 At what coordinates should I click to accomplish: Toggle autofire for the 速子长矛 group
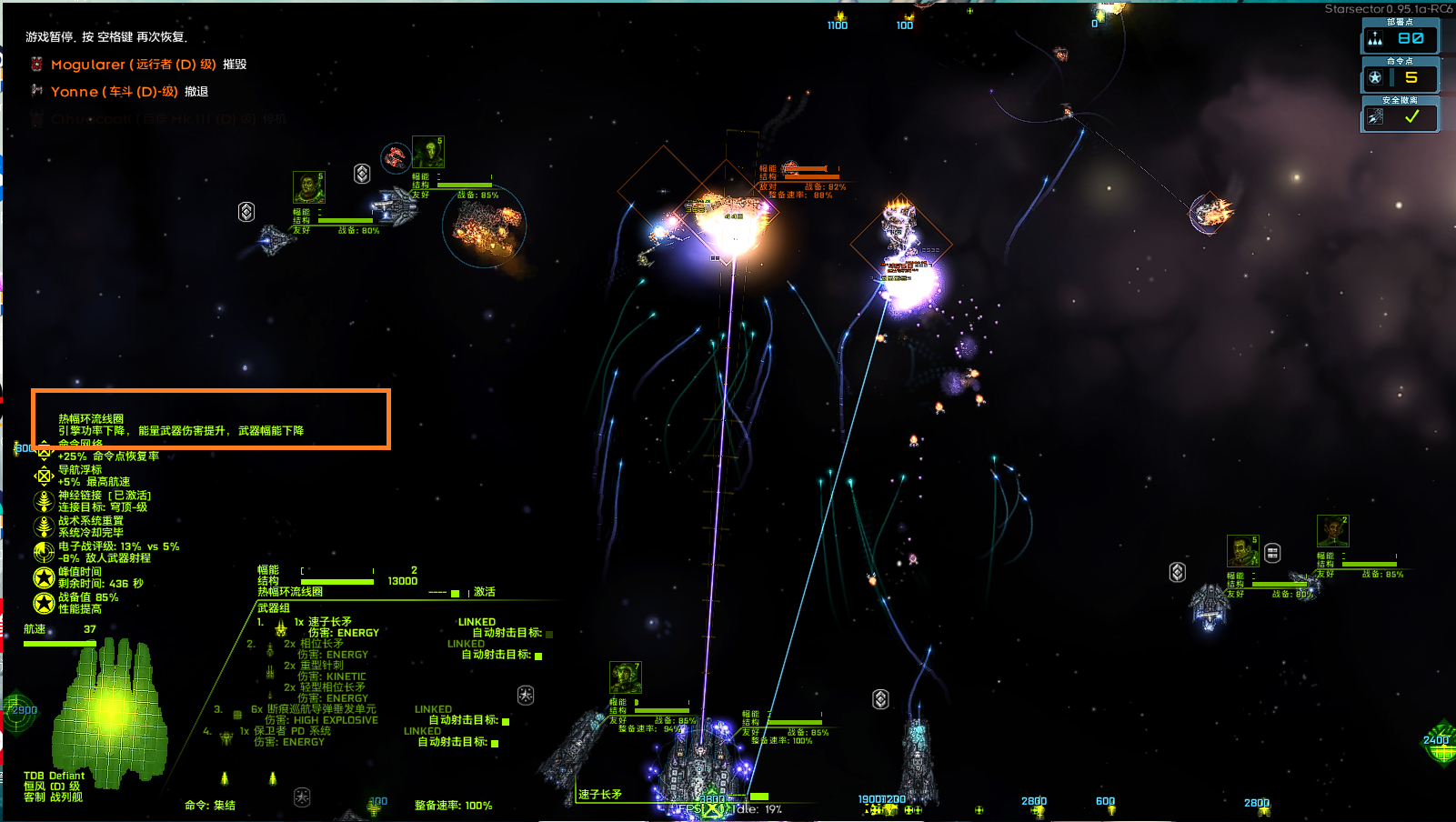(548, 634)
